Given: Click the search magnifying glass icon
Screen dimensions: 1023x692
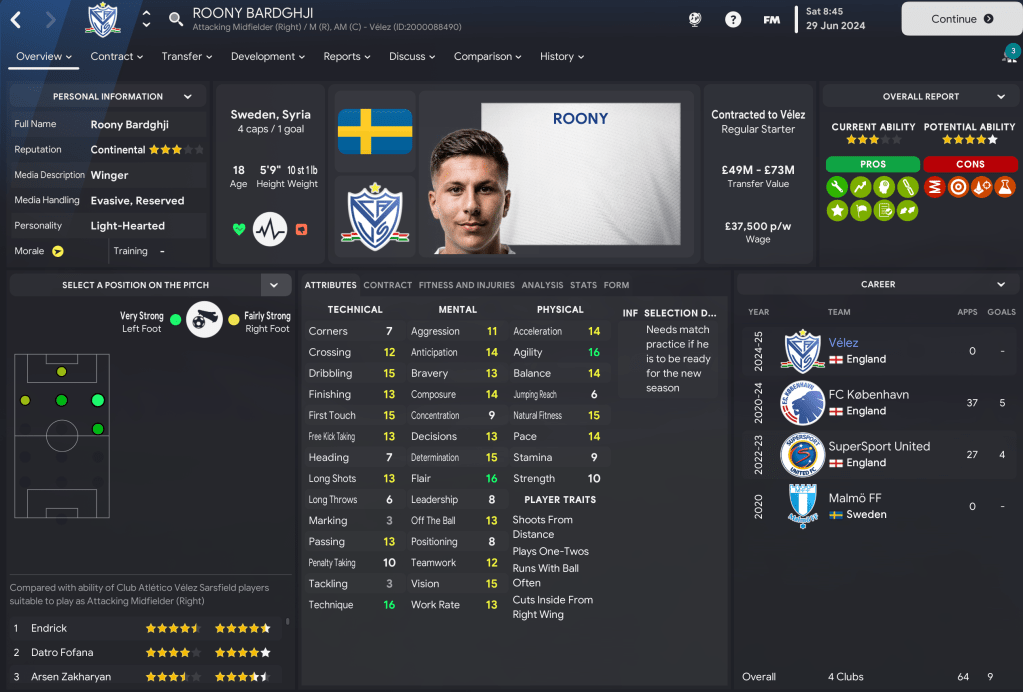Looking at the screenshot, I should (176, 19).
